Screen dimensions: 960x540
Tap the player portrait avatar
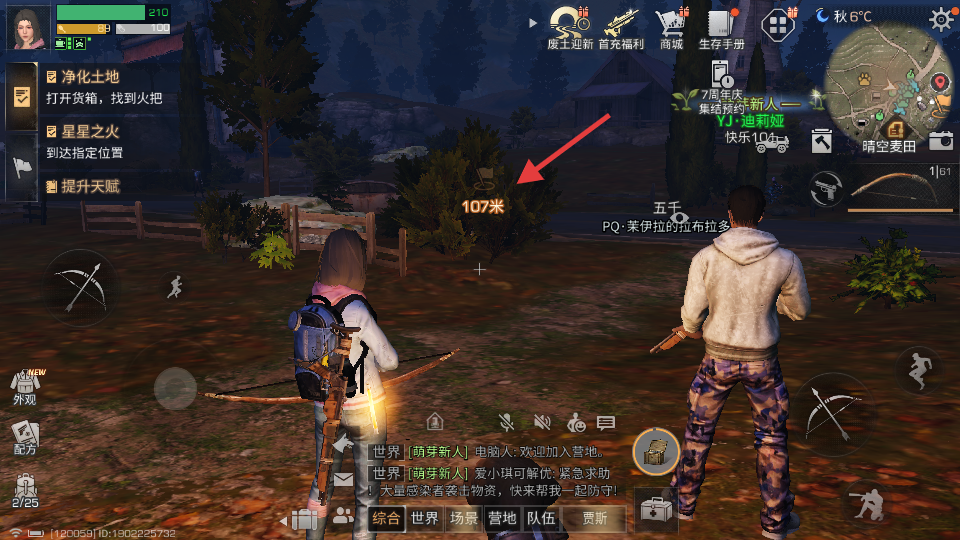[30, 26]
